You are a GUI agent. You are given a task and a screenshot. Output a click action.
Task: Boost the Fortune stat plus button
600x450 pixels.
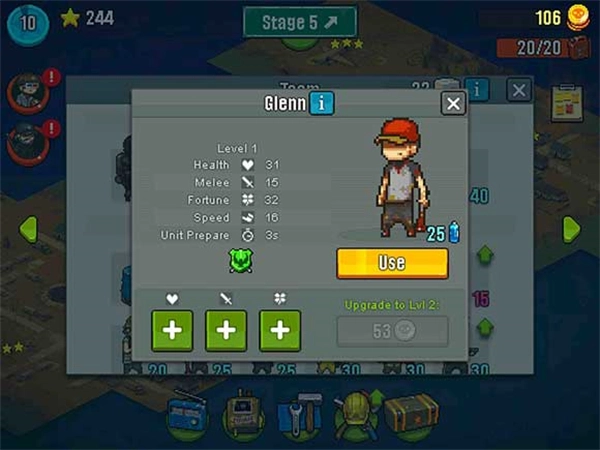coord(280,331)
